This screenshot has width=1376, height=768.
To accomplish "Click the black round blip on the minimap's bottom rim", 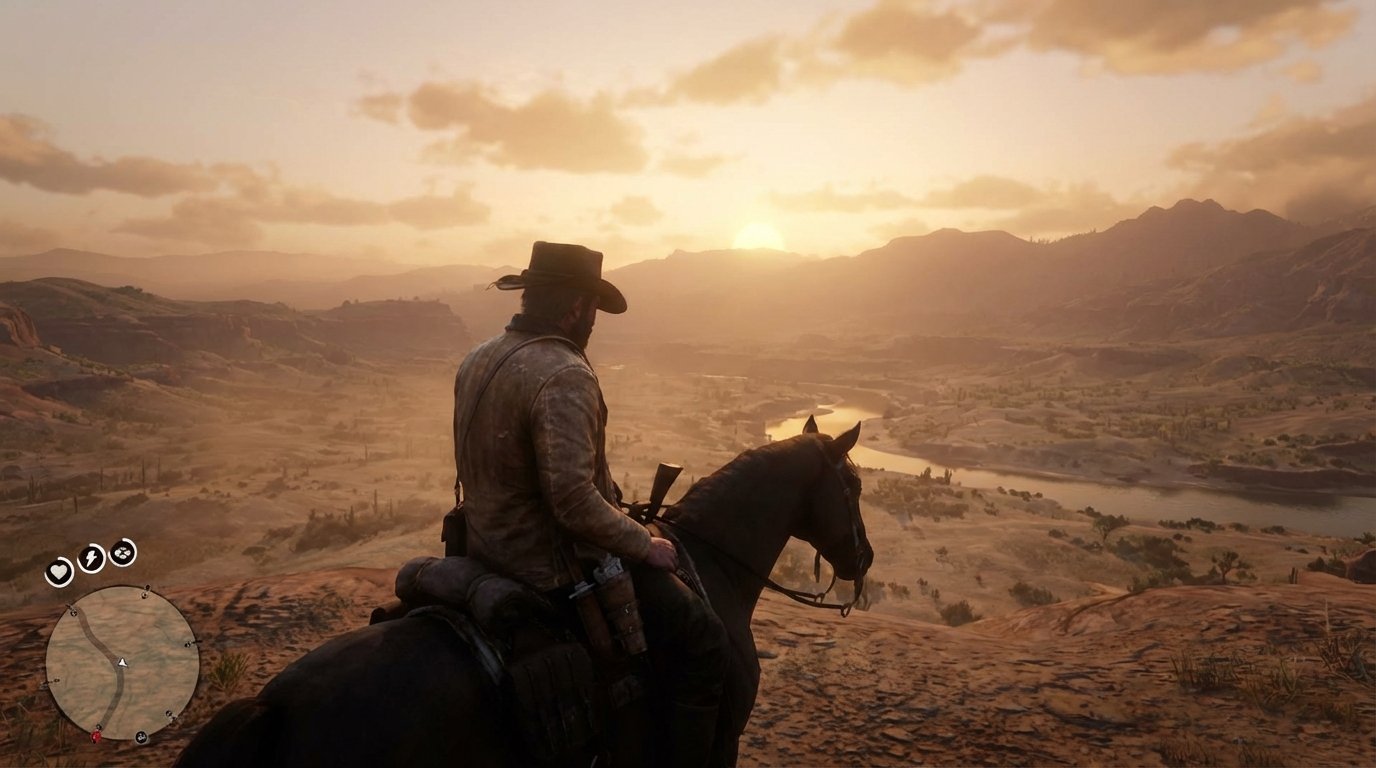I will [141, 738].
